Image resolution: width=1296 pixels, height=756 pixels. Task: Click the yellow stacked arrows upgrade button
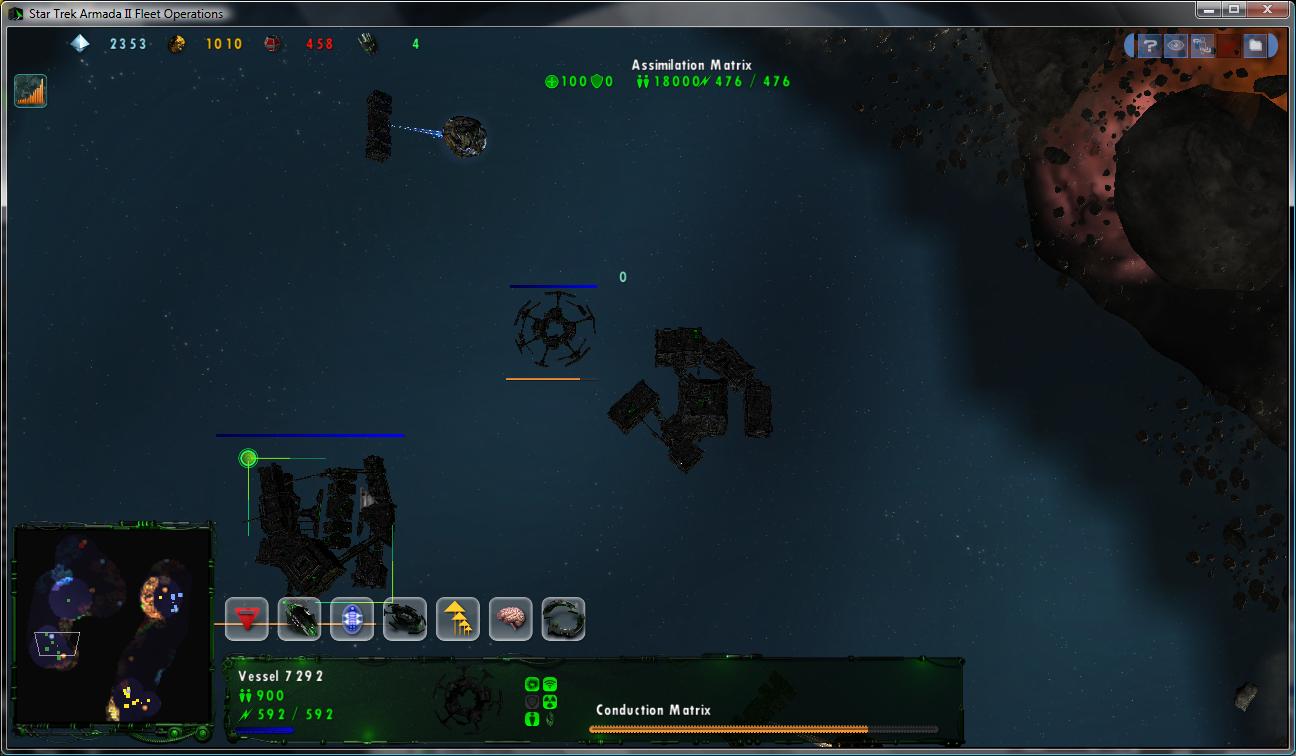click(x=458, y=619)
